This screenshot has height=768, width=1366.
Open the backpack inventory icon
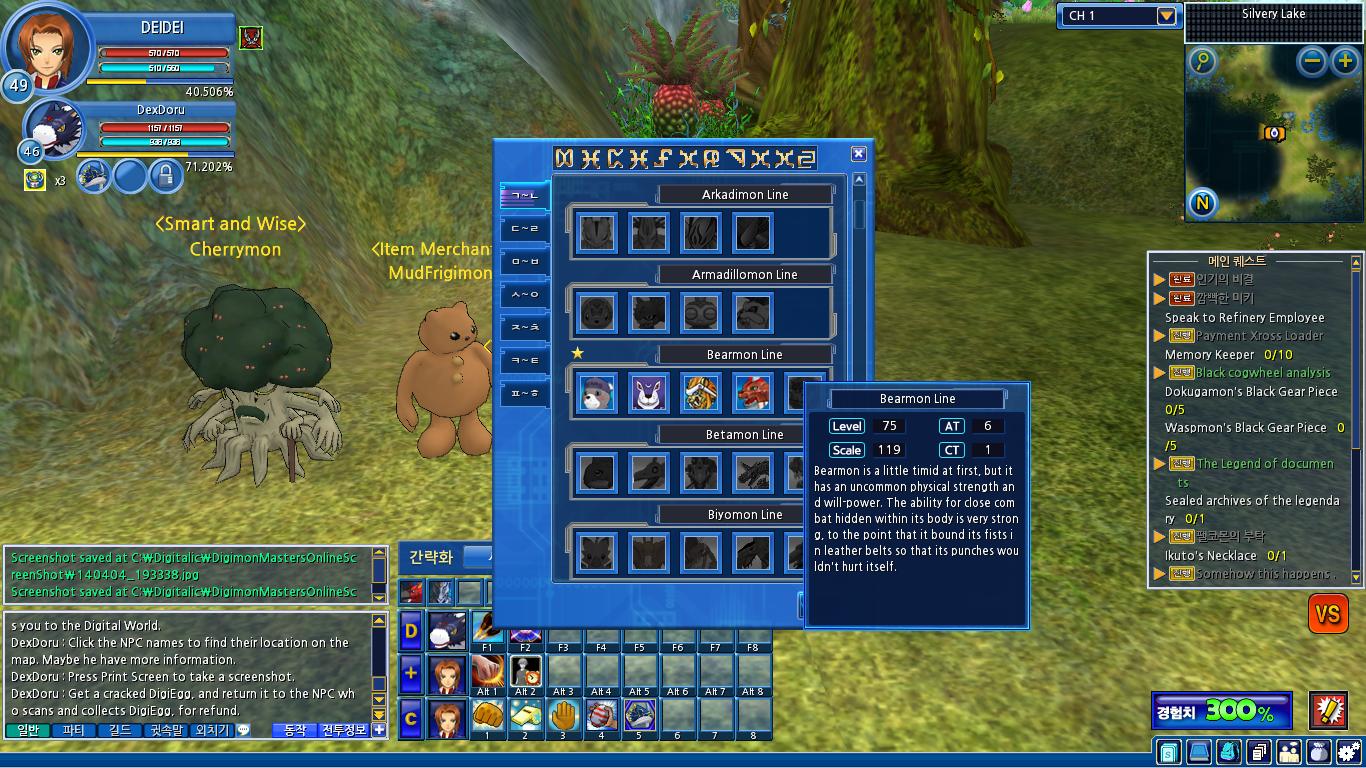[1228, 752]
